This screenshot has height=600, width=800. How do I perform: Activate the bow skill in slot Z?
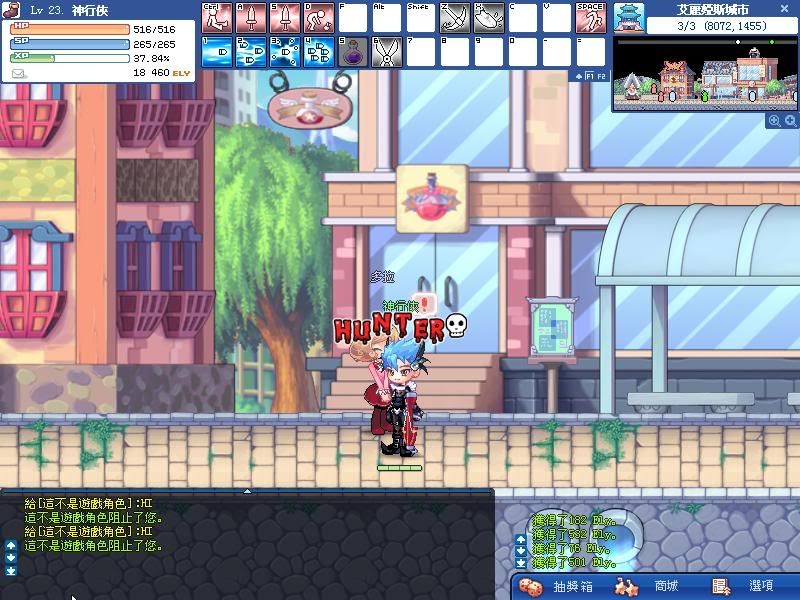tap(454, 17)
